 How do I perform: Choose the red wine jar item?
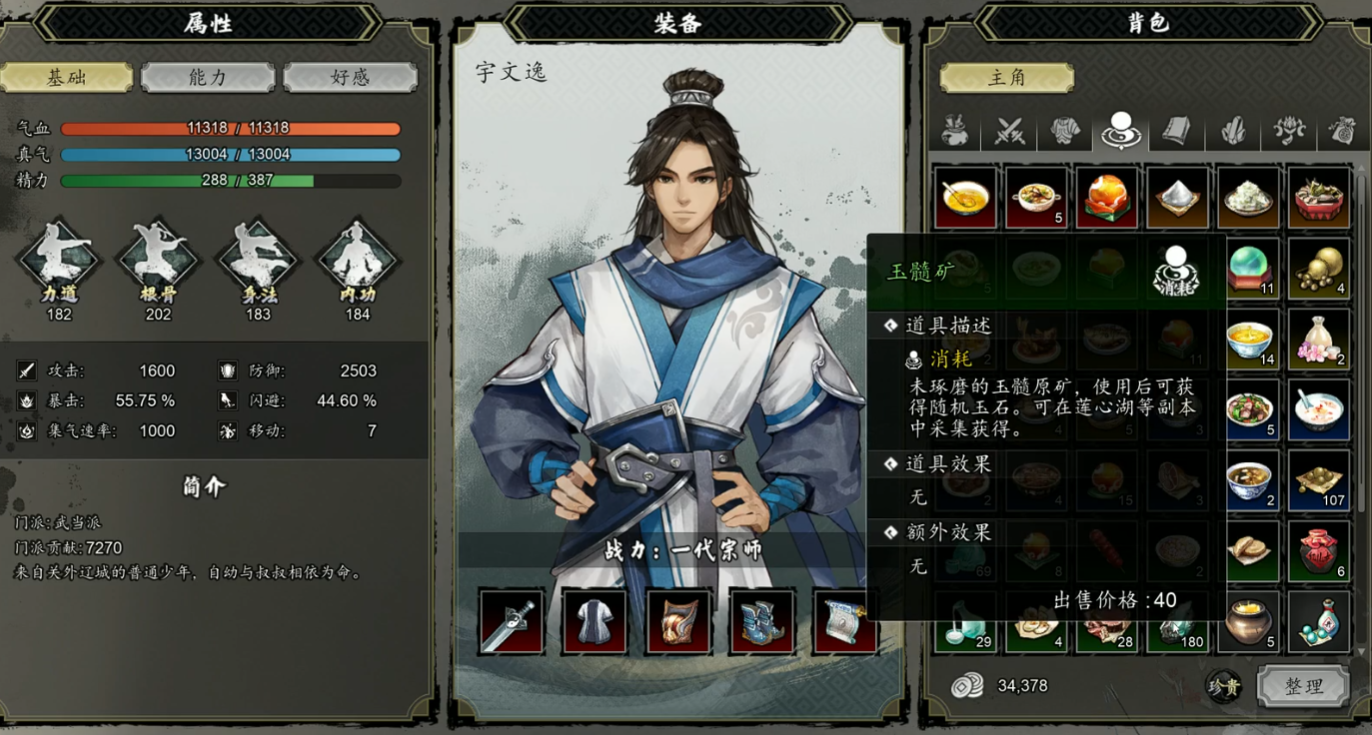point(1318,551)
